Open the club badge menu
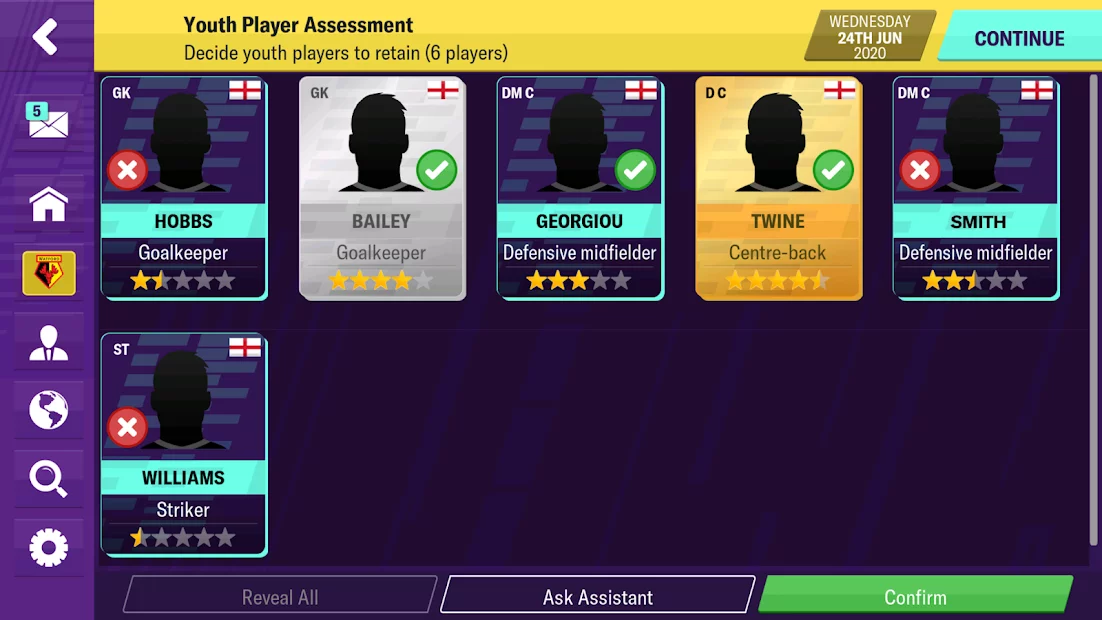The height and width of the screenshot is (620, 1102). 48,273
